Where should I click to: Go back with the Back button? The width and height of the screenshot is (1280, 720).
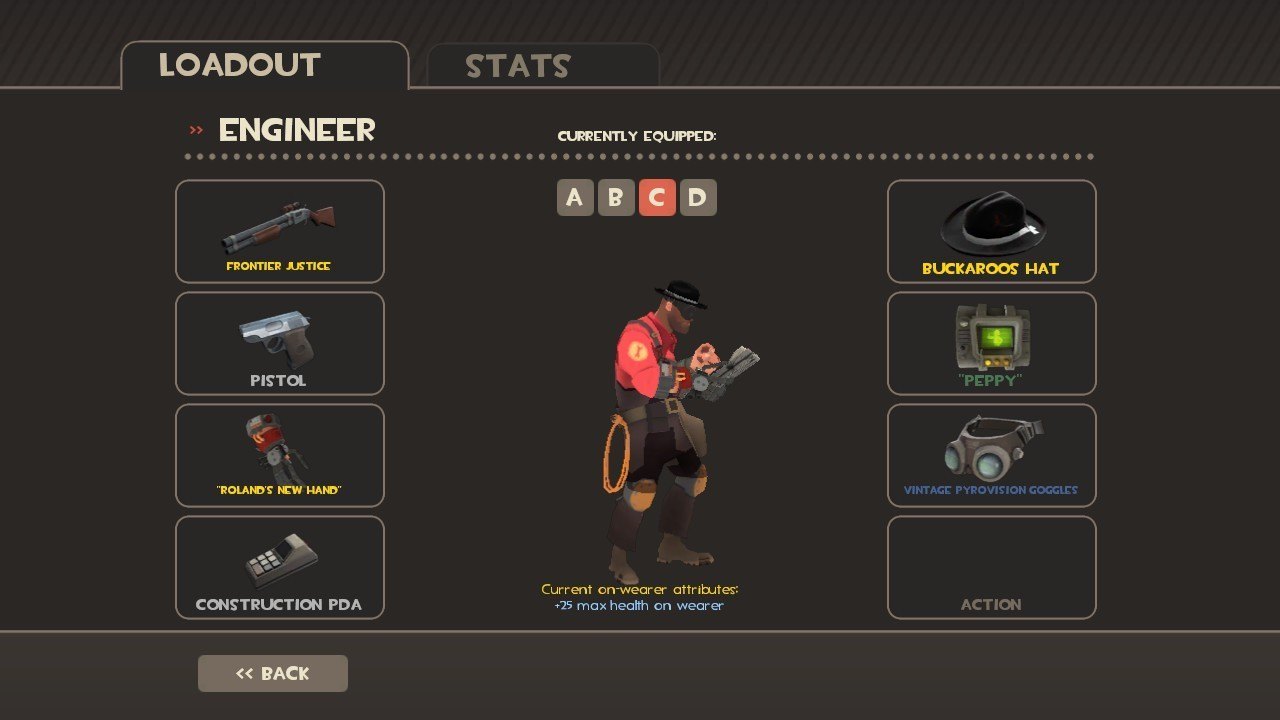pos(273,674)
